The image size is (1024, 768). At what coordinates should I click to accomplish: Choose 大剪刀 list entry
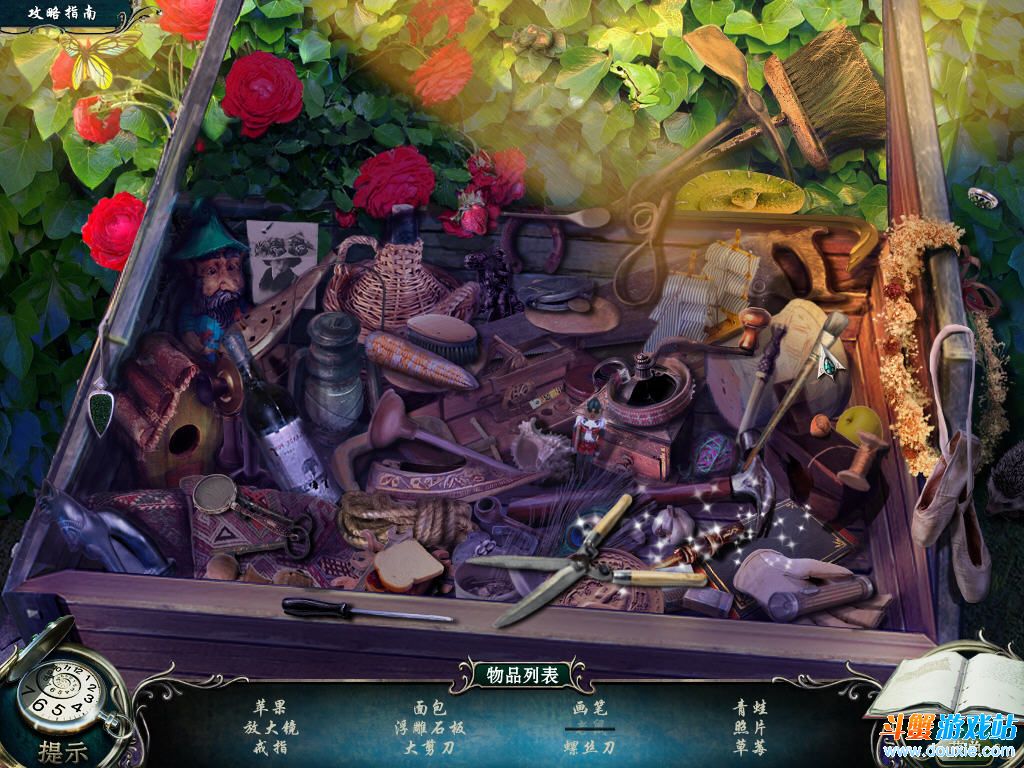pos(428,747)
